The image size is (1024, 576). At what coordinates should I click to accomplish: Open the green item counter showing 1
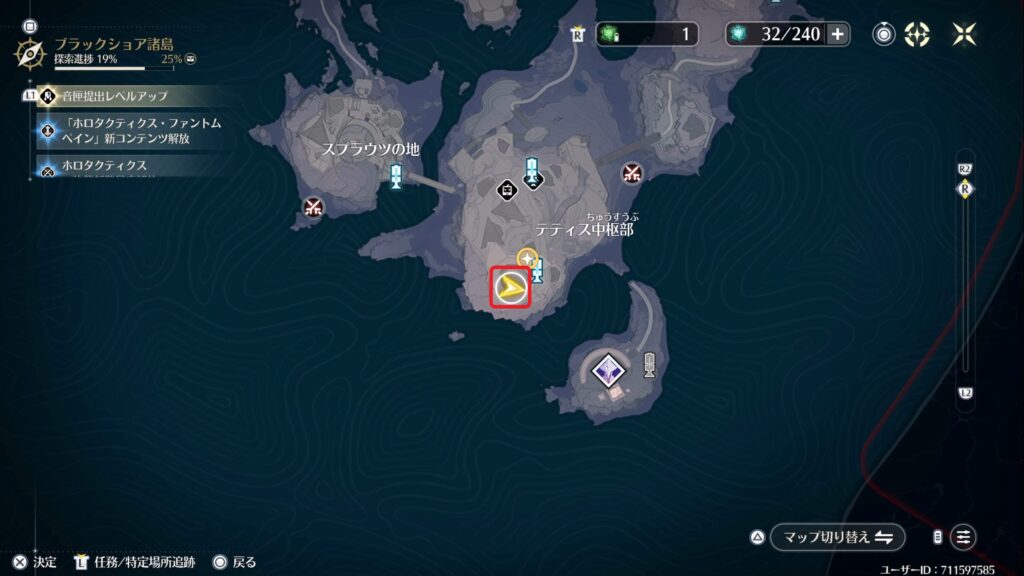(x=648, y=34)
